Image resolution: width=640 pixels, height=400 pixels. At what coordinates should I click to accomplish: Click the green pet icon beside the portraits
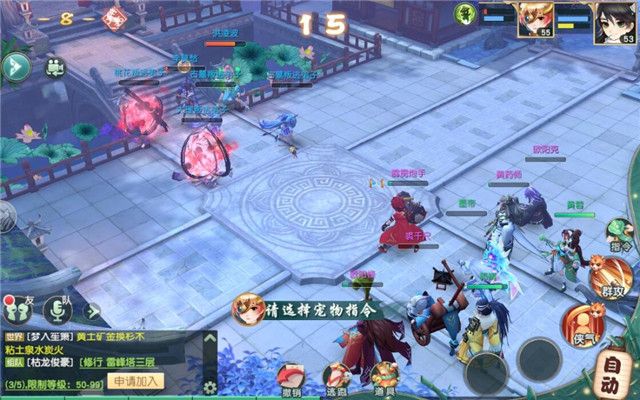pyautogui.click(x=464, y=13)
